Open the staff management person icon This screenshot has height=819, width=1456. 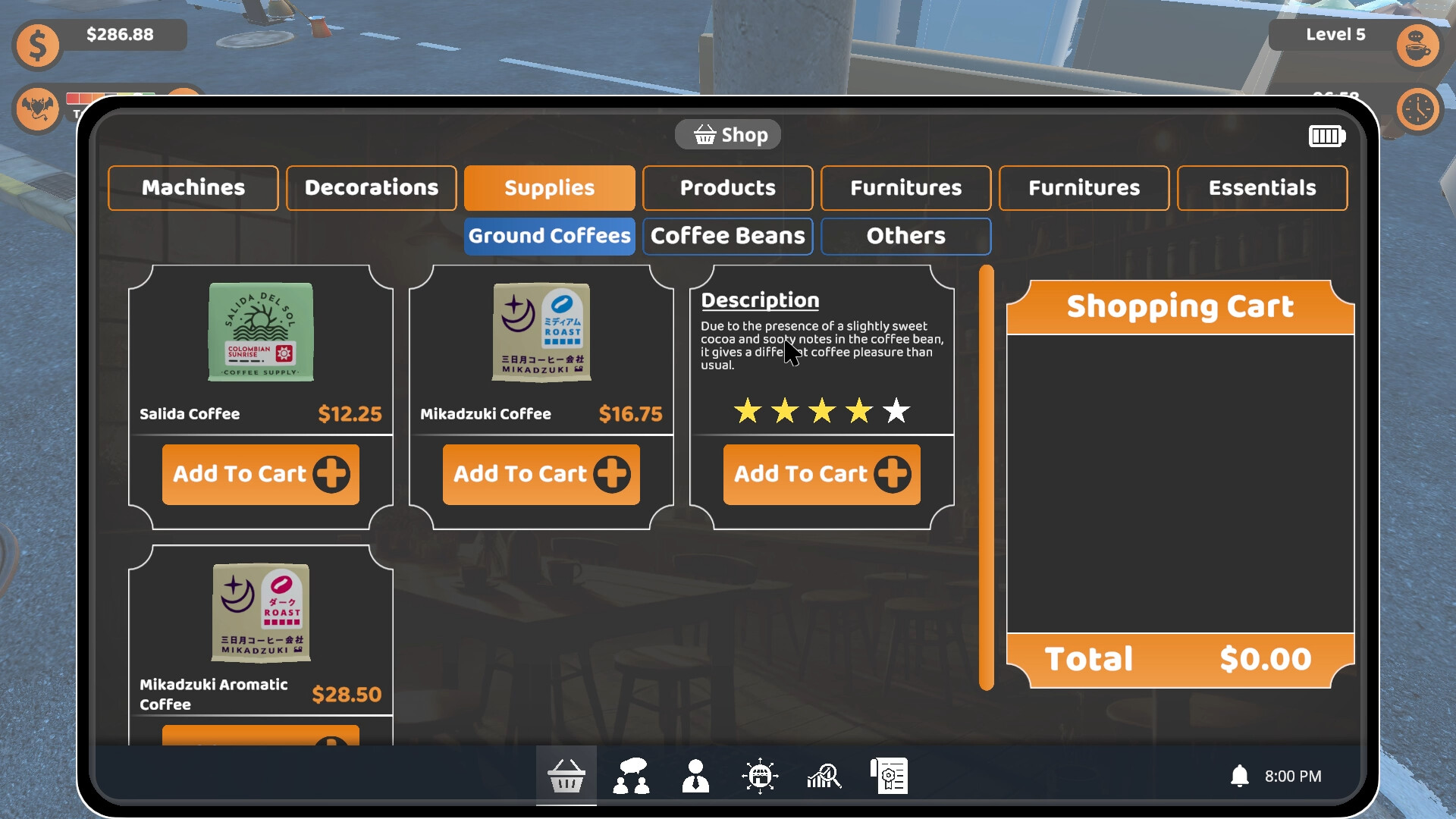pyautogui.click(x=695, y=775)
